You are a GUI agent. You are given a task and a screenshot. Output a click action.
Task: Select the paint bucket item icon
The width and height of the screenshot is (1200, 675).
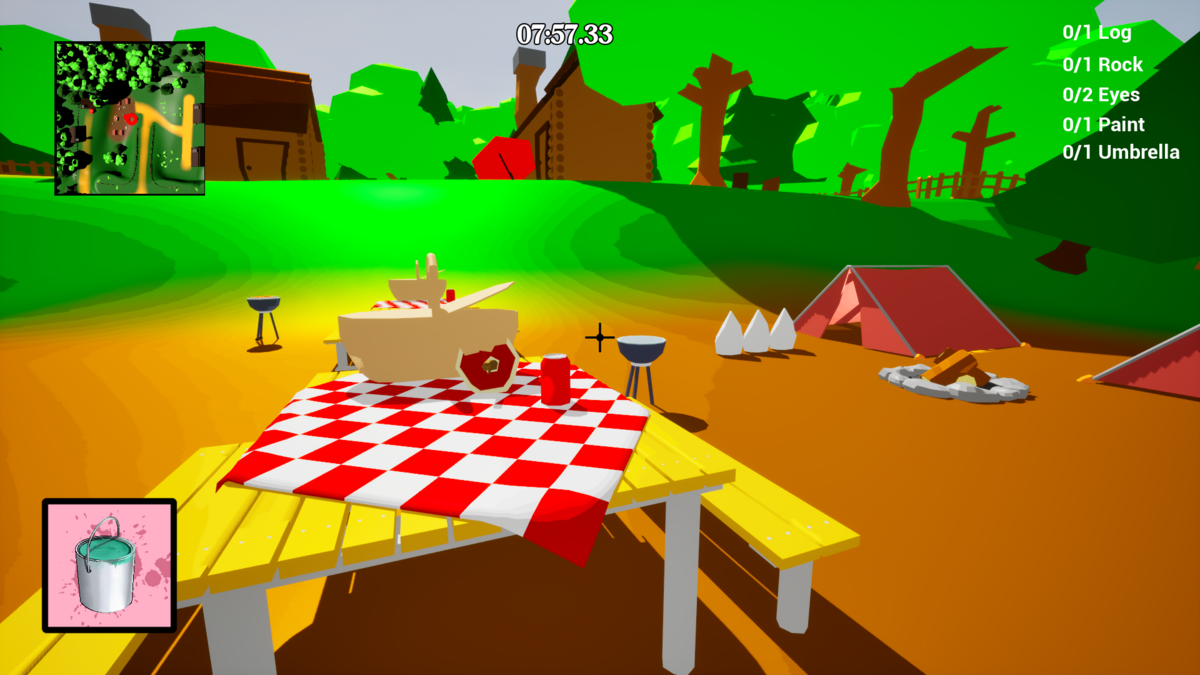(x=109, y=565)
